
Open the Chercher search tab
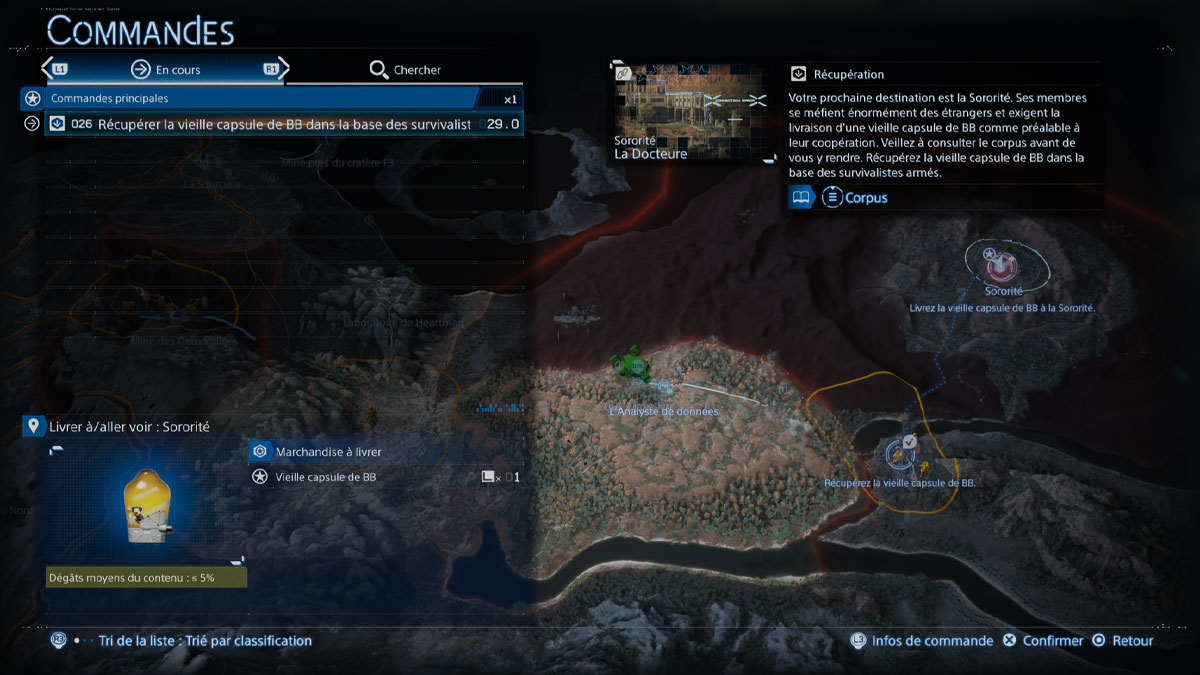tap(405, 70)
